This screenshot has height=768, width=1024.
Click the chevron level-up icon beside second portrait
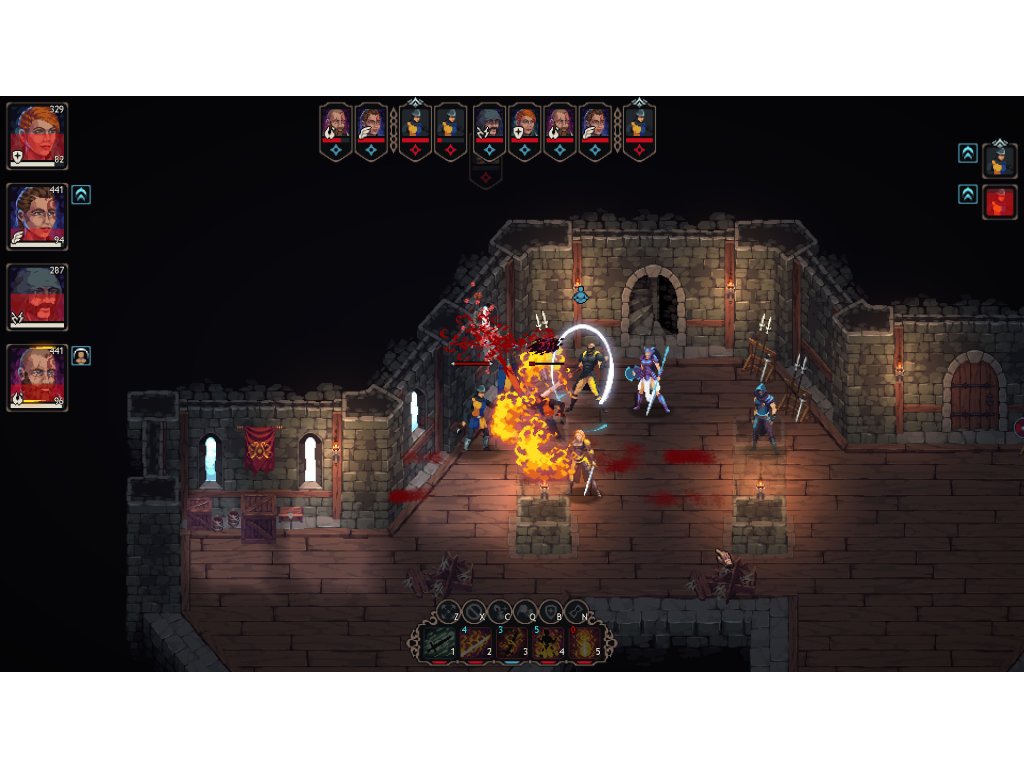pyautogui.click(x=81, y=195)
